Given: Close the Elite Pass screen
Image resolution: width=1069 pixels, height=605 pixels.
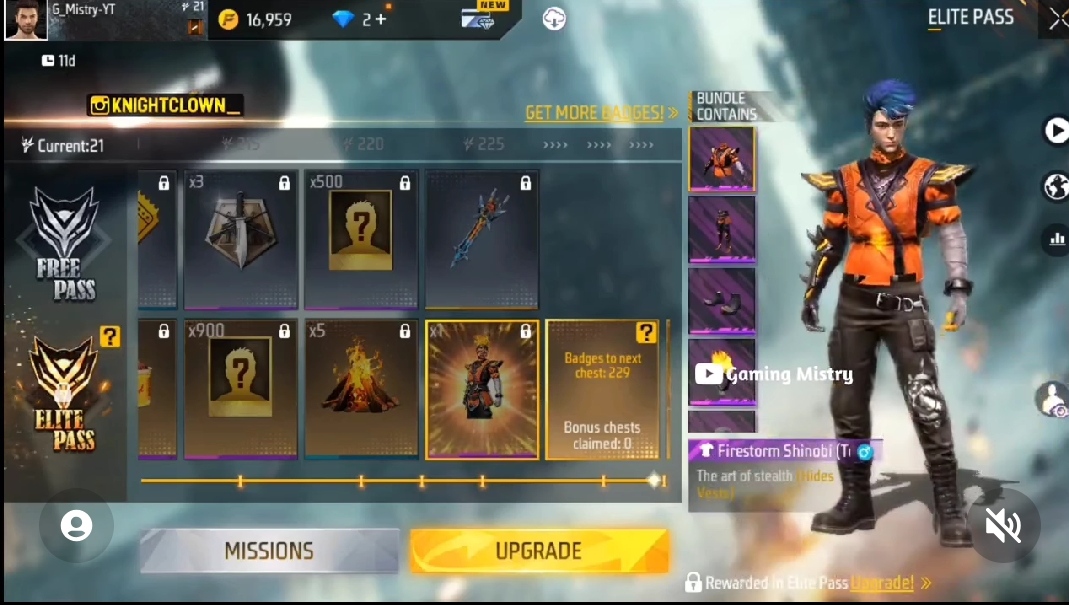Looking at the screenshot, I should (1057, 18).
